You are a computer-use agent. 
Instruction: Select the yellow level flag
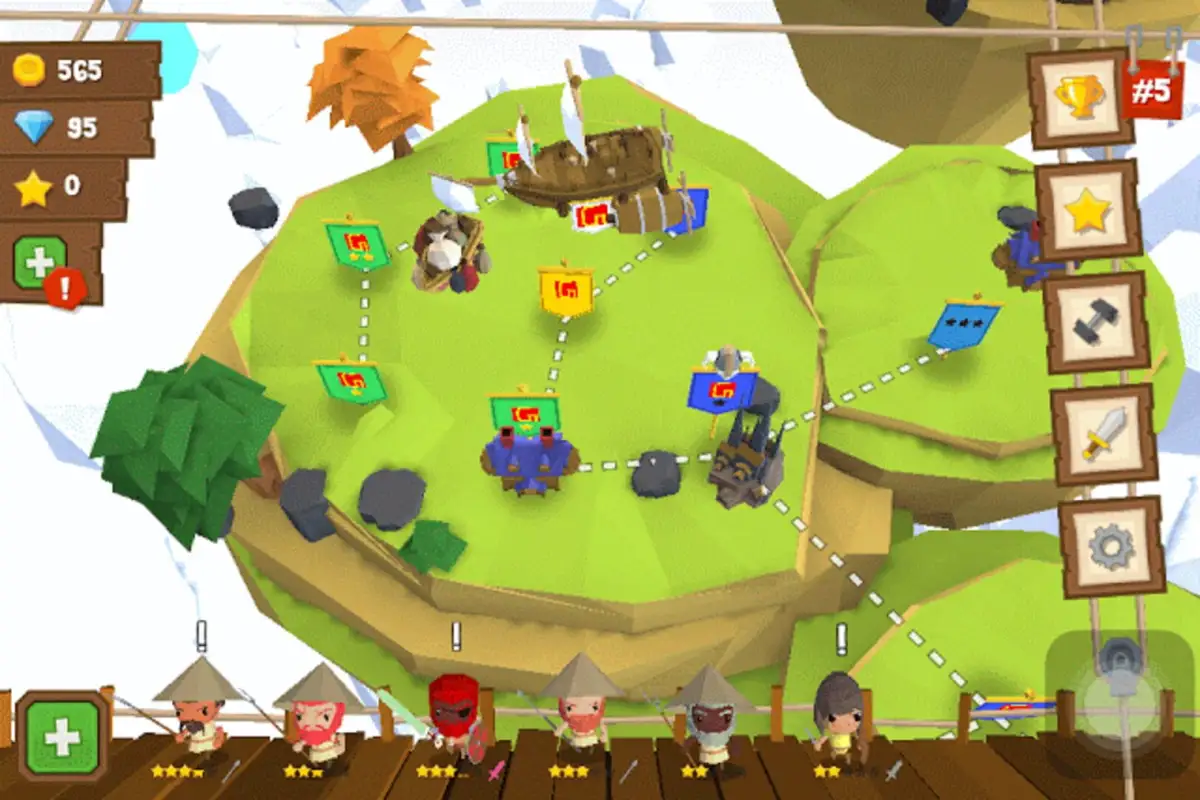pos(566,292)
